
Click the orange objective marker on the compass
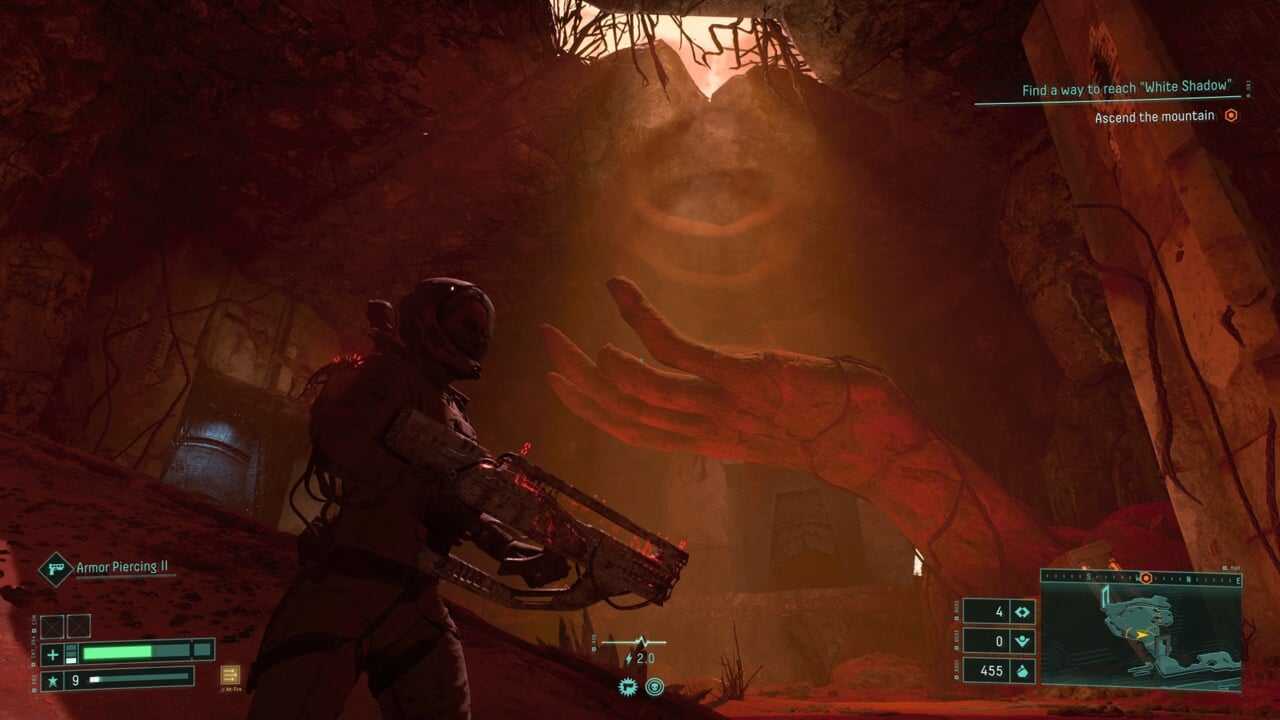click(1146, 578)
